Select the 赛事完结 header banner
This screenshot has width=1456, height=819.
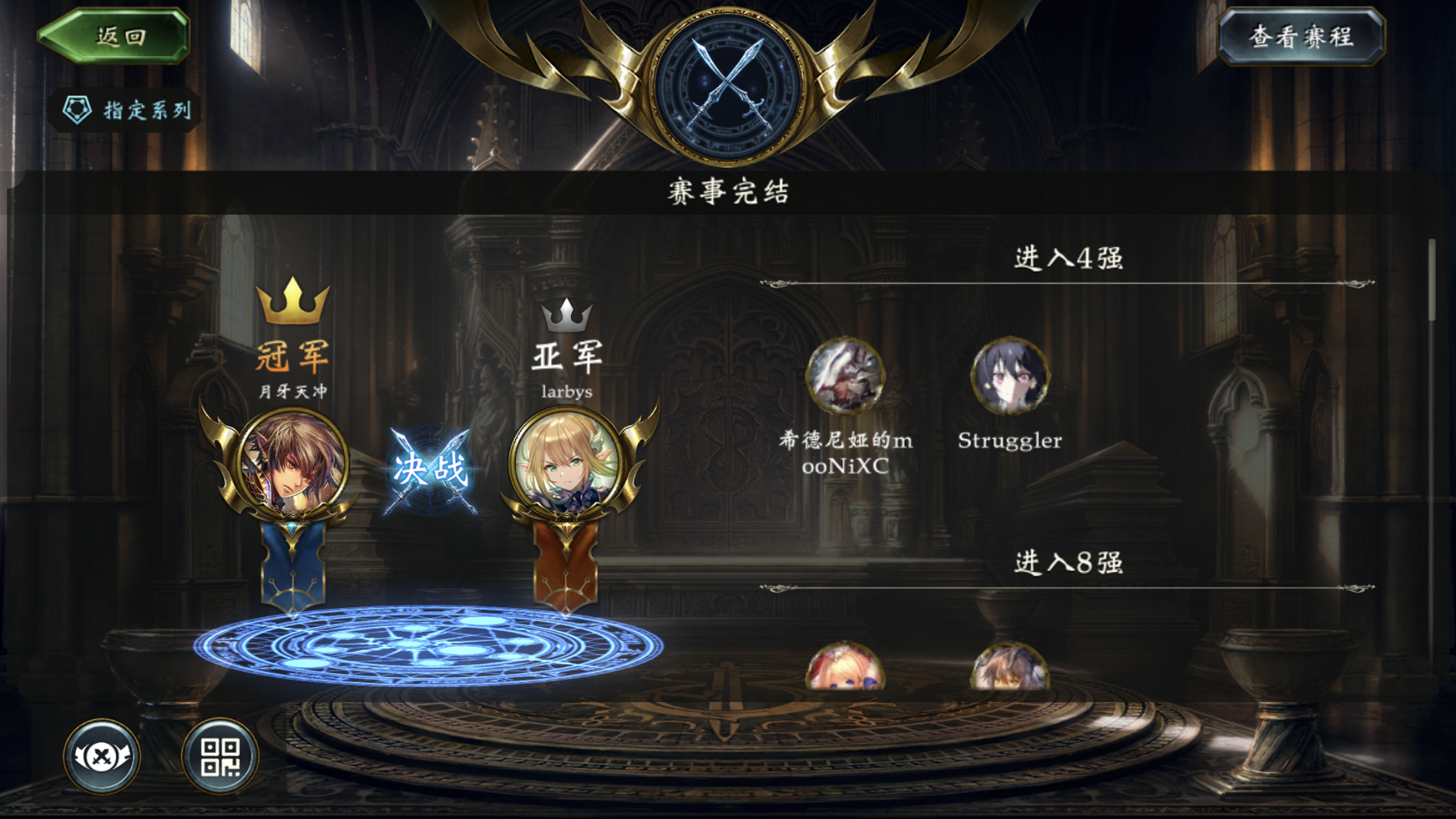728,191
